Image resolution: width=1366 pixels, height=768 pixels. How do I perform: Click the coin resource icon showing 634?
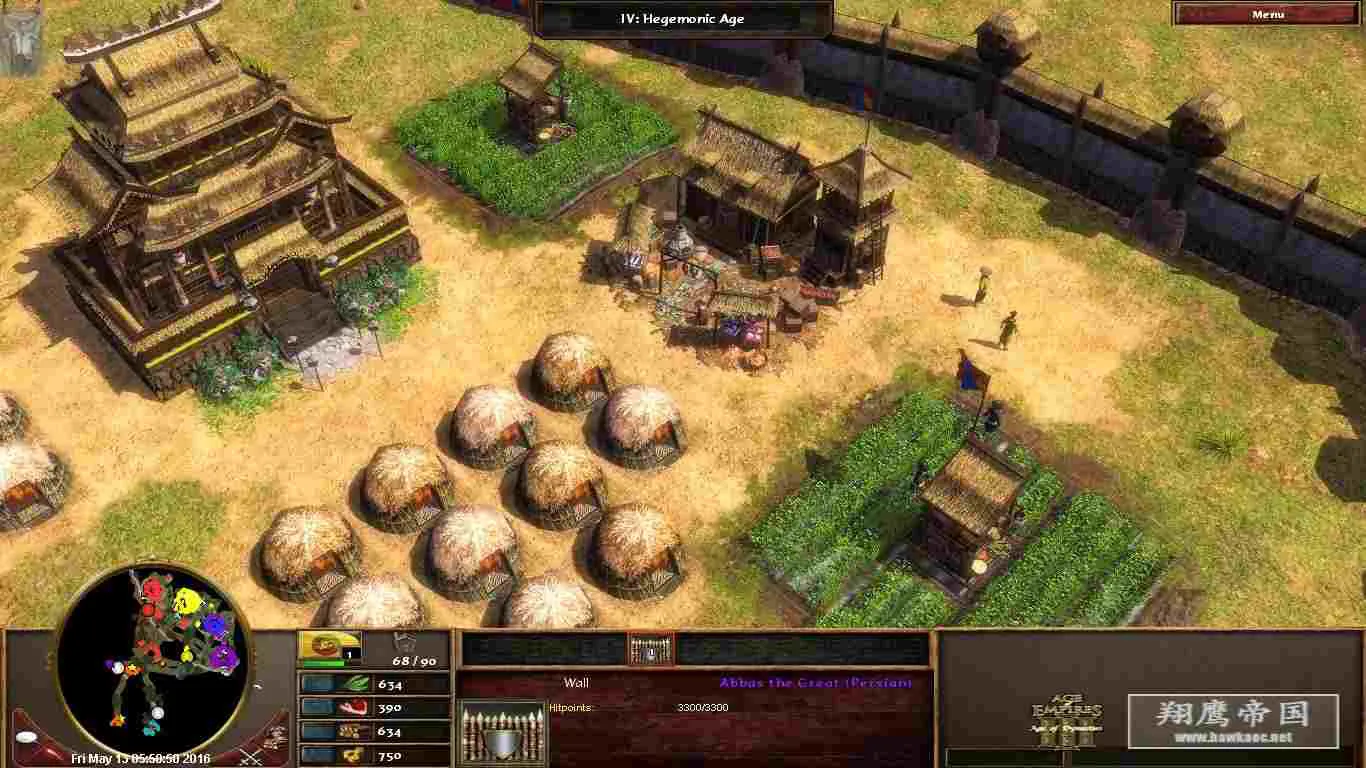tap(355, 732)
